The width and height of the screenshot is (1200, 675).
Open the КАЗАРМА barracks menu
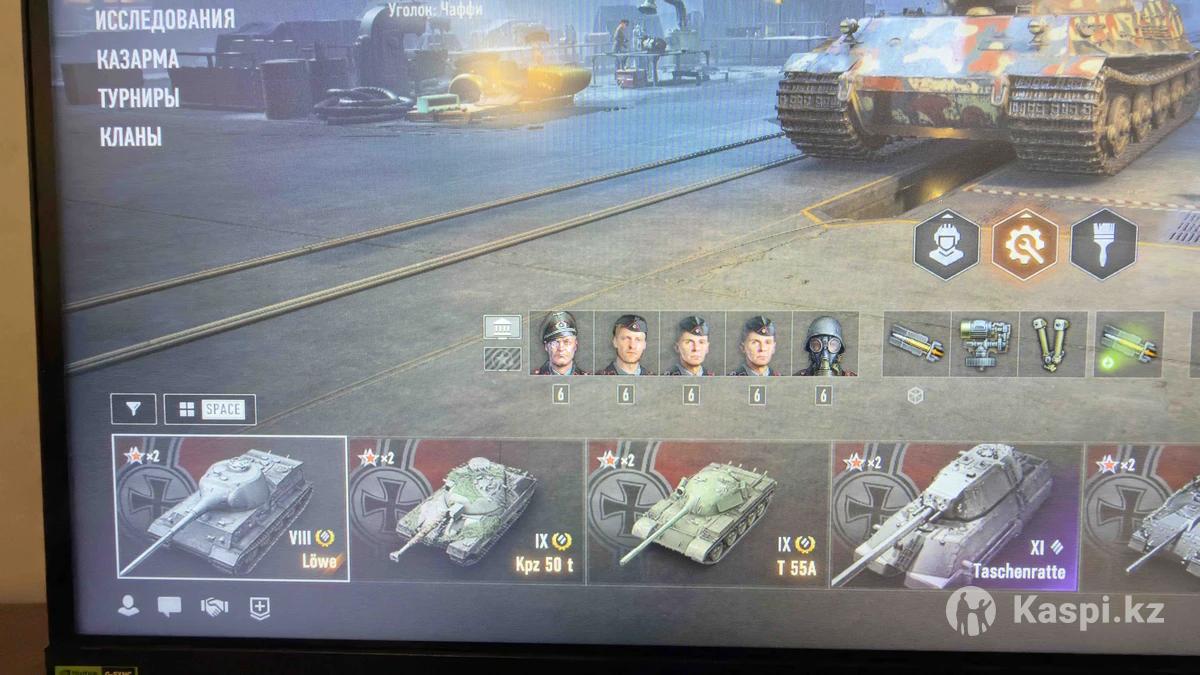138,59
